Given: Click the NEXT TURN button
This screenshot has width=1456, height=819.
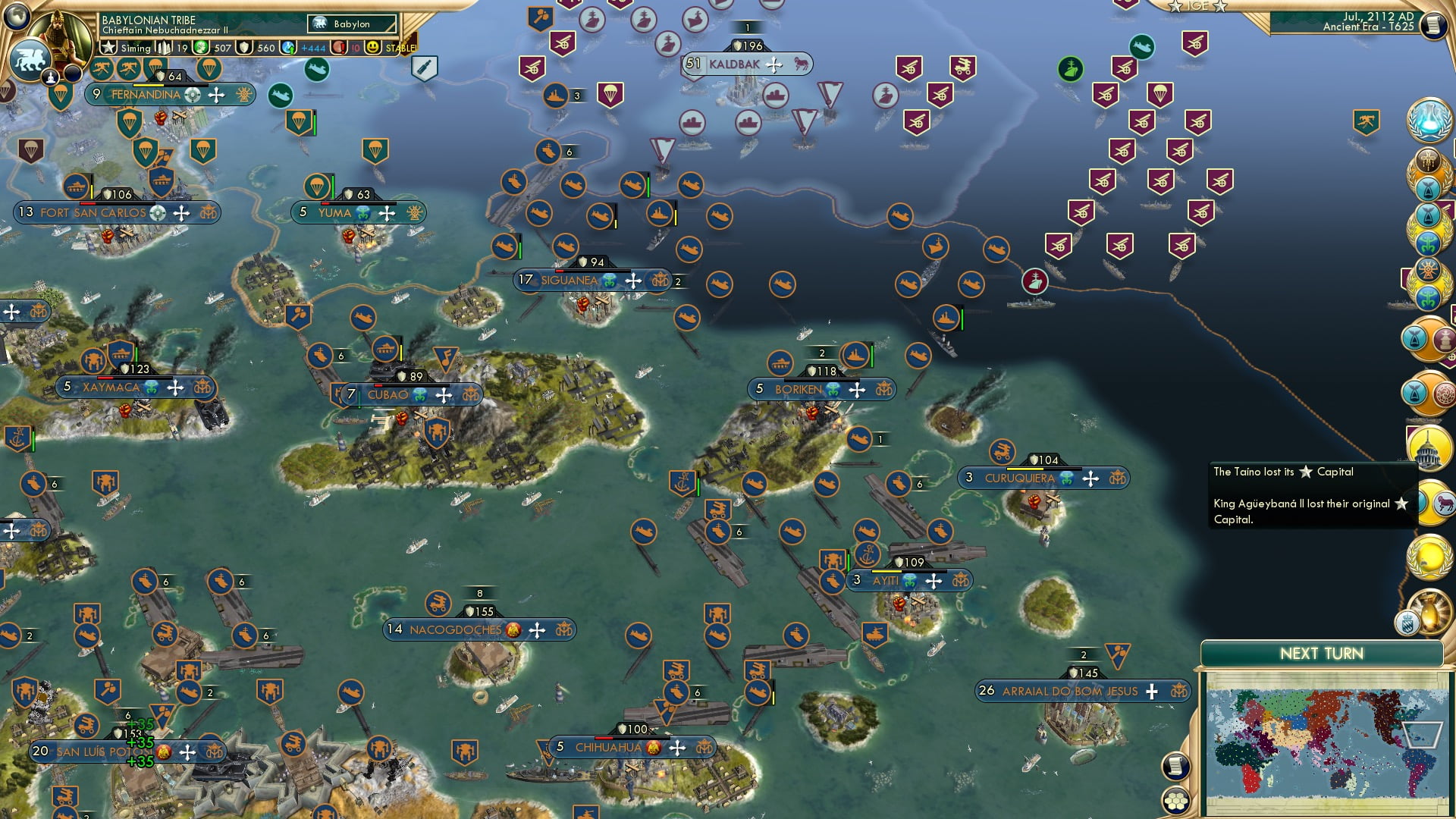Looking at the screenshot, I should [x=1323, y=653].
